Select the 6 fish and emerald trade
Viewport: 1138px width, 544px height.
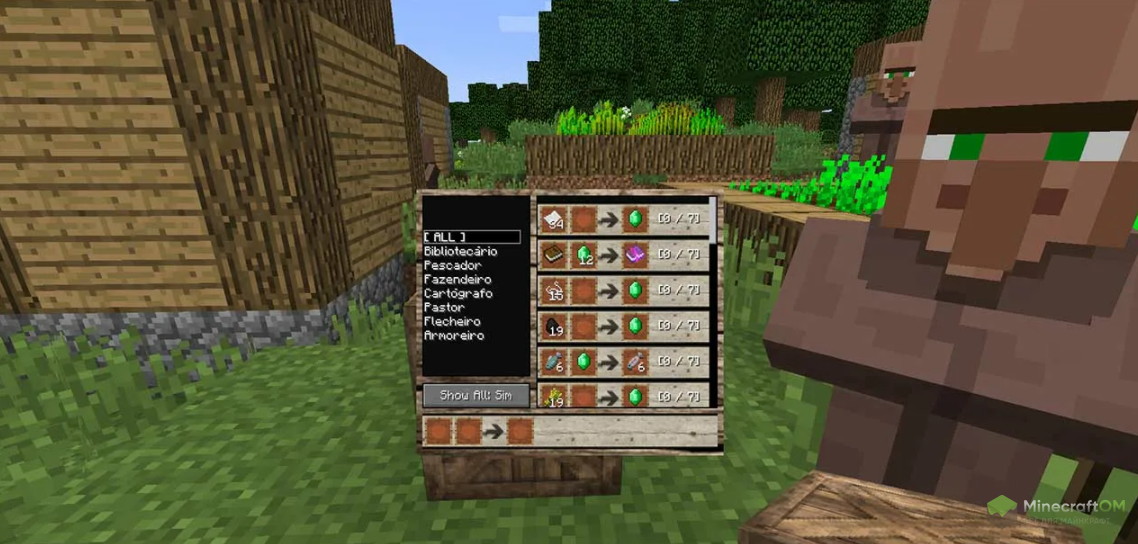(x=622, y=360)
